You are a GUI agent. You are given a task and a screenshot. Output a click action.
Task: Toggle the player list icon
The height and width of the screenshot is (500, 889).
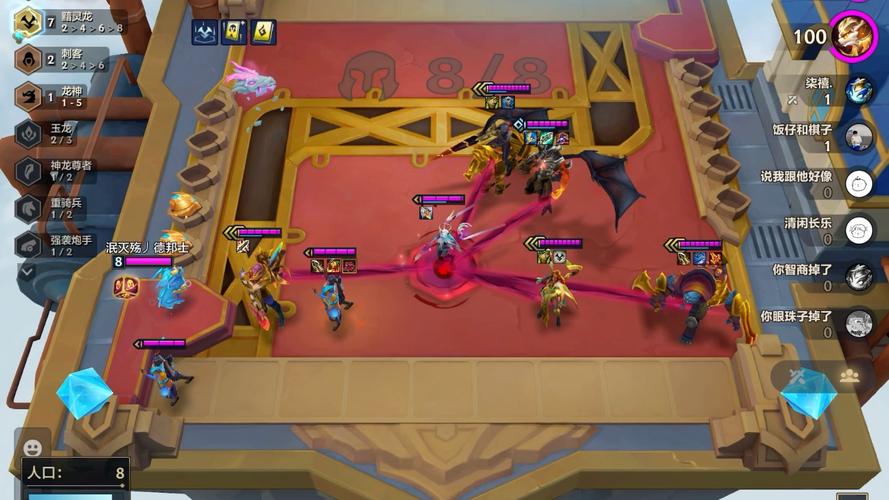(849, 376)
